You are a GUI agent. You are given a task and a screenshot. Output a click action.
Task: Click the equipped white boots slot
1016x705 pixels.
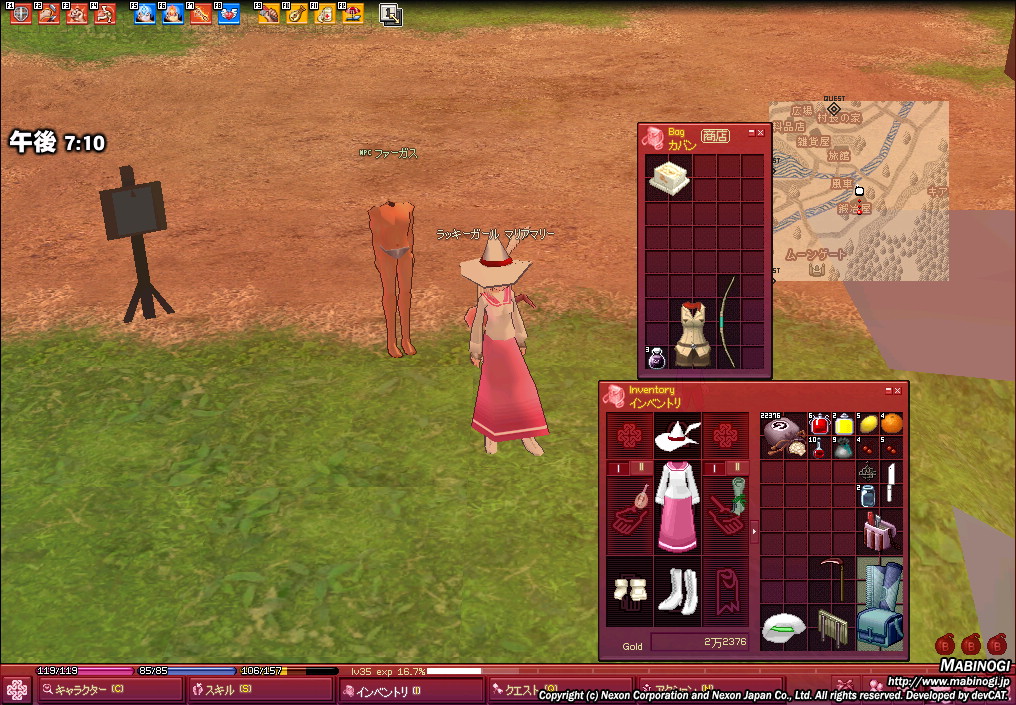(676, 593)
